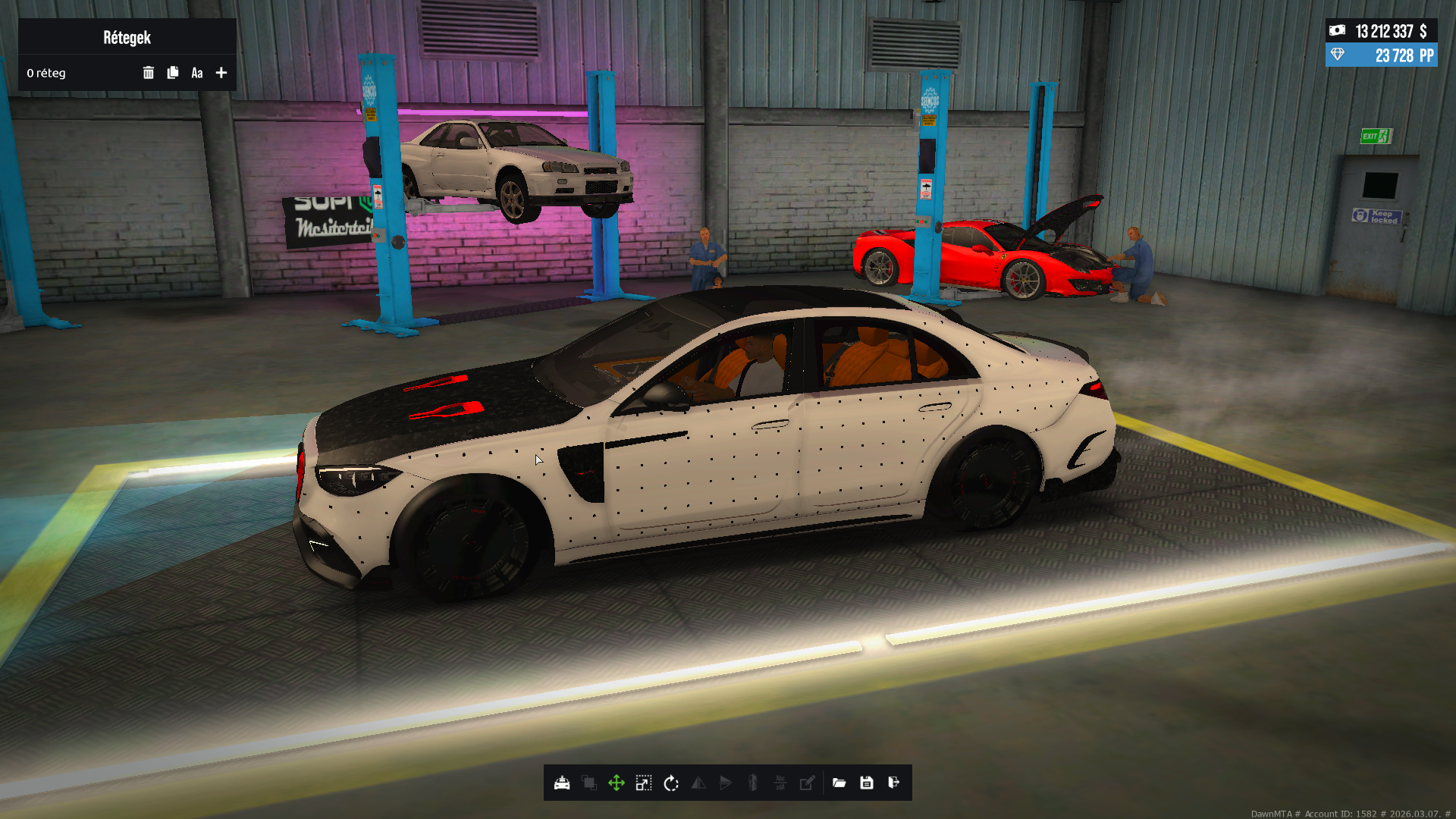The height and width of the screenshot is (819, 1456).
Task: Delete layer with the trash can icon
Action: [149, 73]
